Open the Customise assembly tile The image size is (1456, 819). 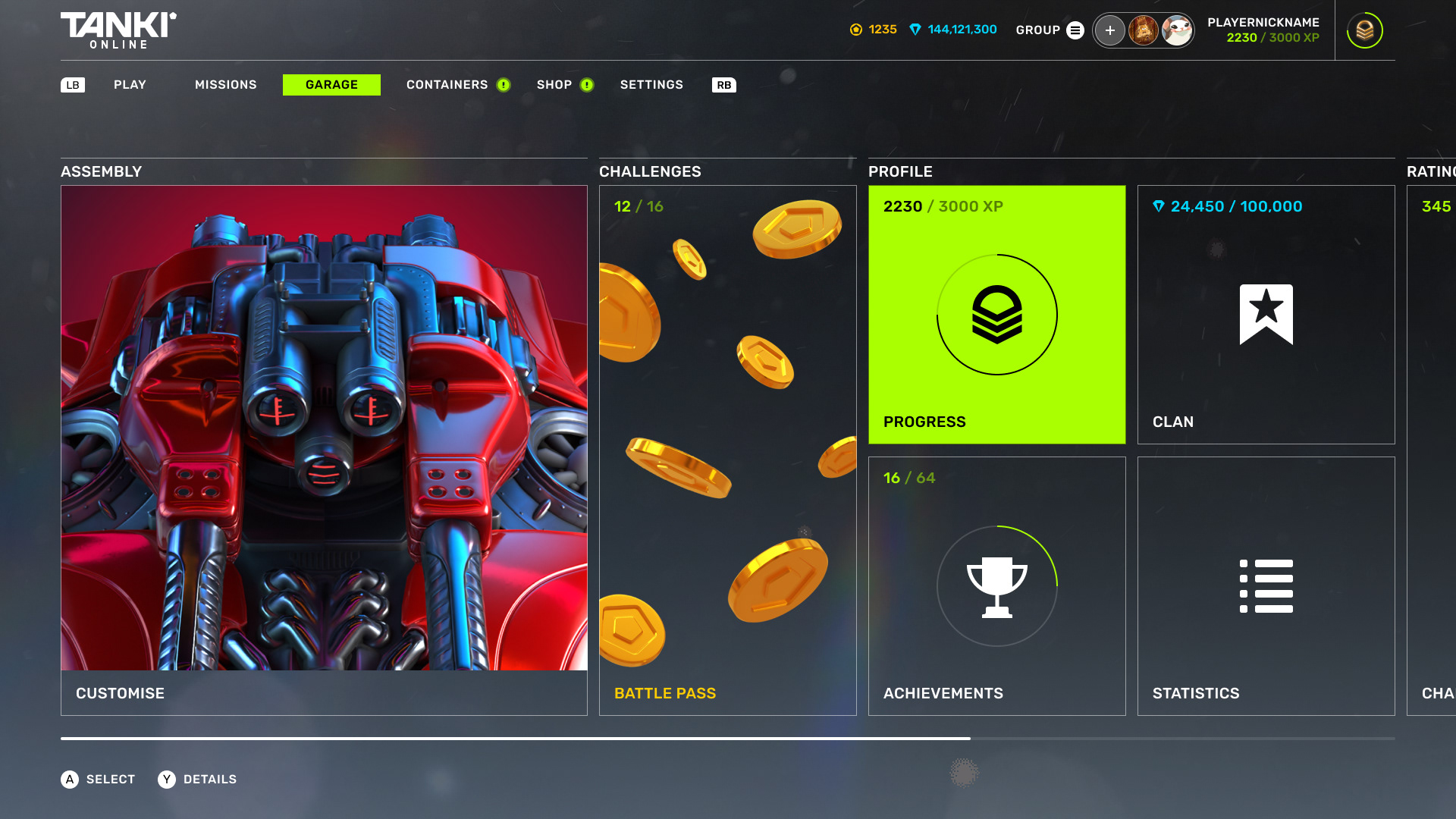pos(324,450)
